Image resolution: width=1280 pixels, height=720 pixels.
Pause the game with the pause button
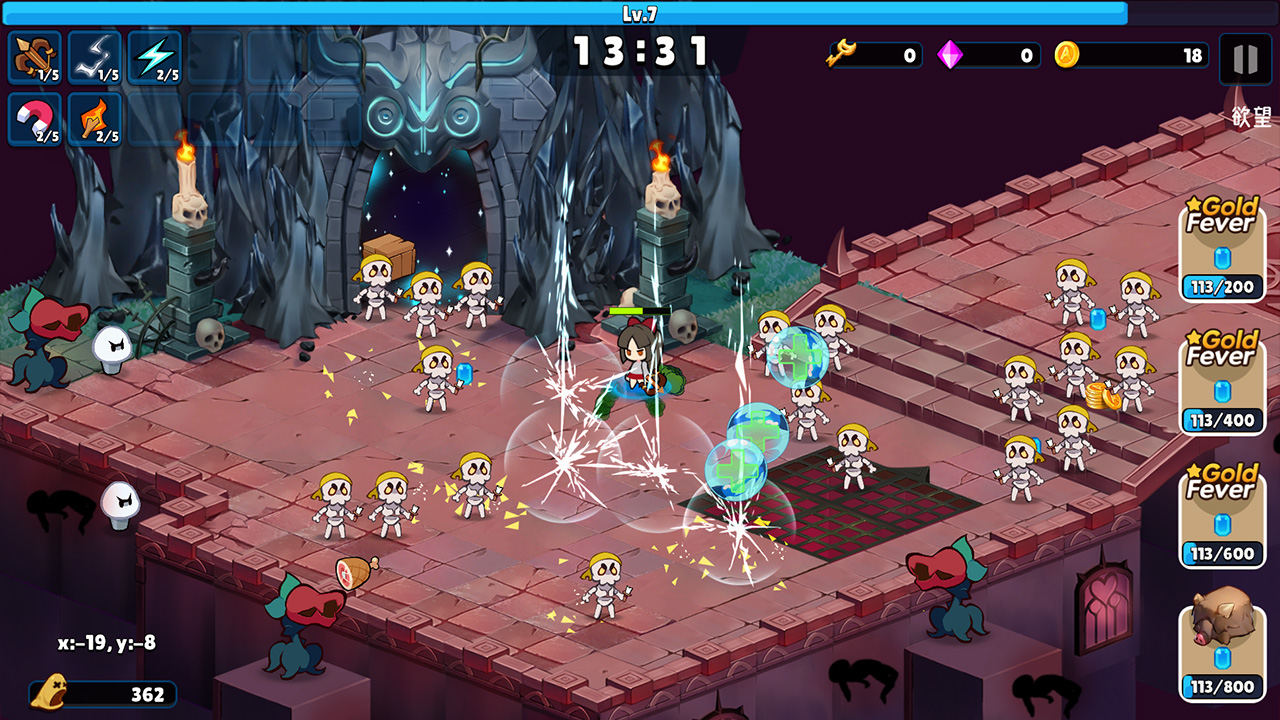coord(1245,59)
